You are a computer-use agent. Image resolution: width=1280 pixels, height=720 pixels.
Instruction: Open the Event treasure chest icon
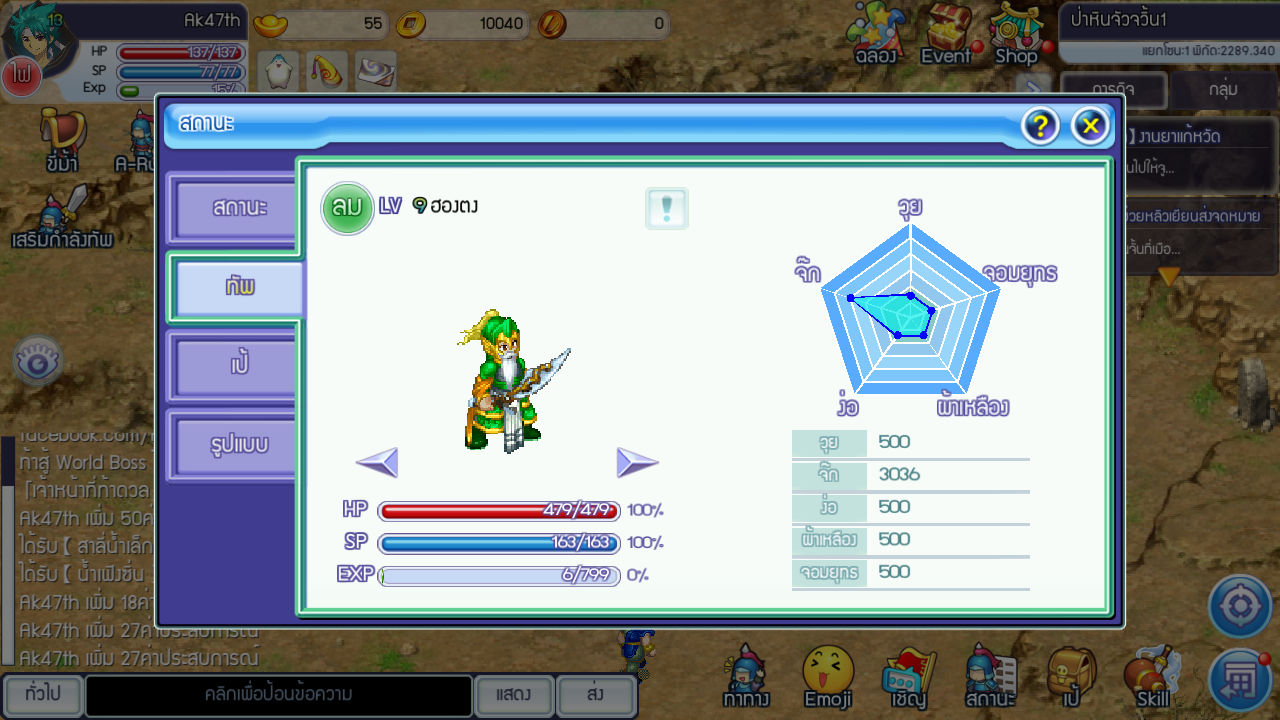[946, 34]
